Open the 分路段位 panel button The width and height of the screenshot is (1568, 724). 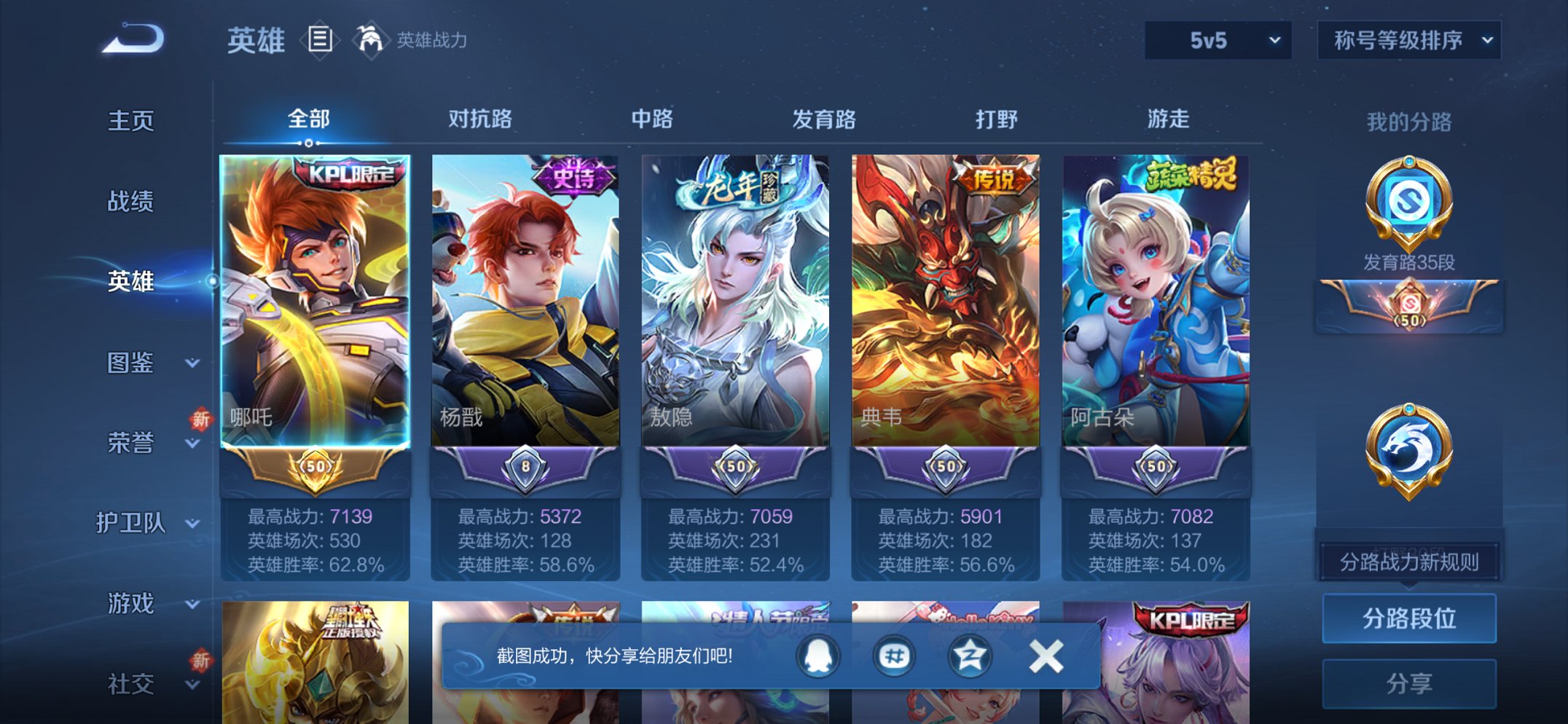(x=1408, y=617)
